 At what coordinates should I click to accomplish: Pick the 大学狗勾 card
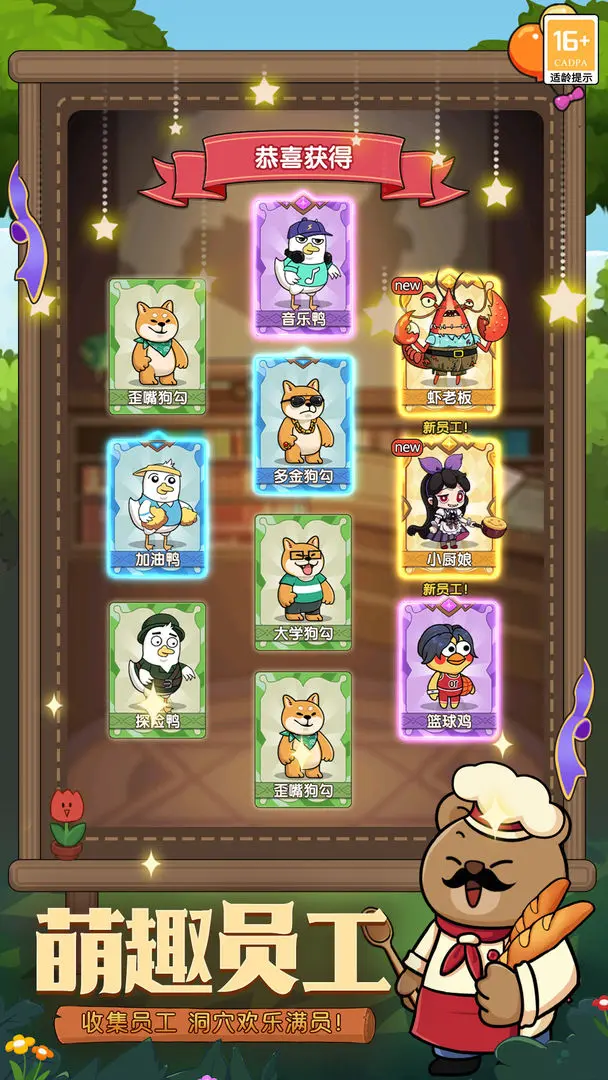(303, 582)
